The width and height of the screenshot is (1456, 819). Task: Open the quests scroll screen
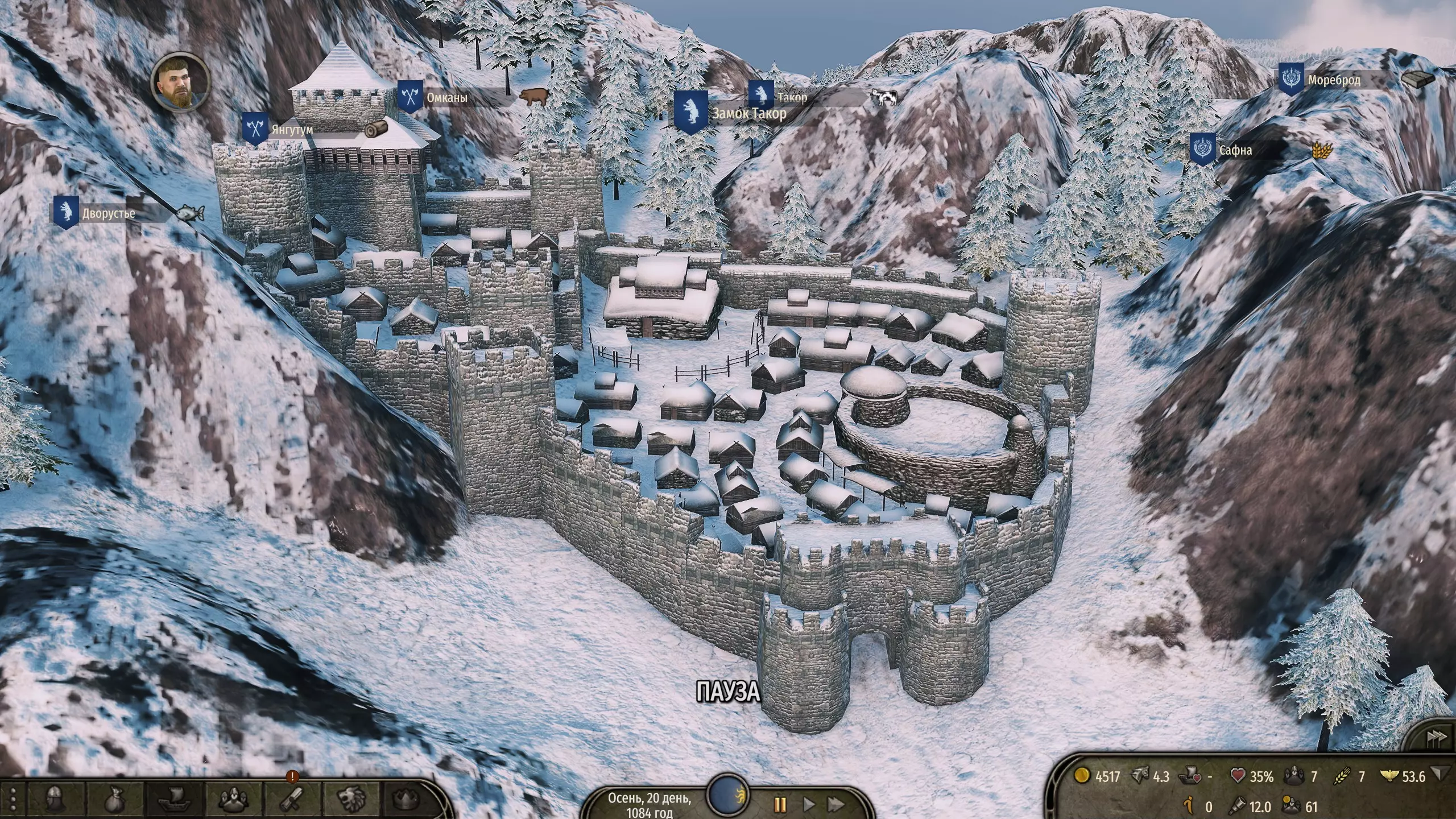click(x=292, y=799)
